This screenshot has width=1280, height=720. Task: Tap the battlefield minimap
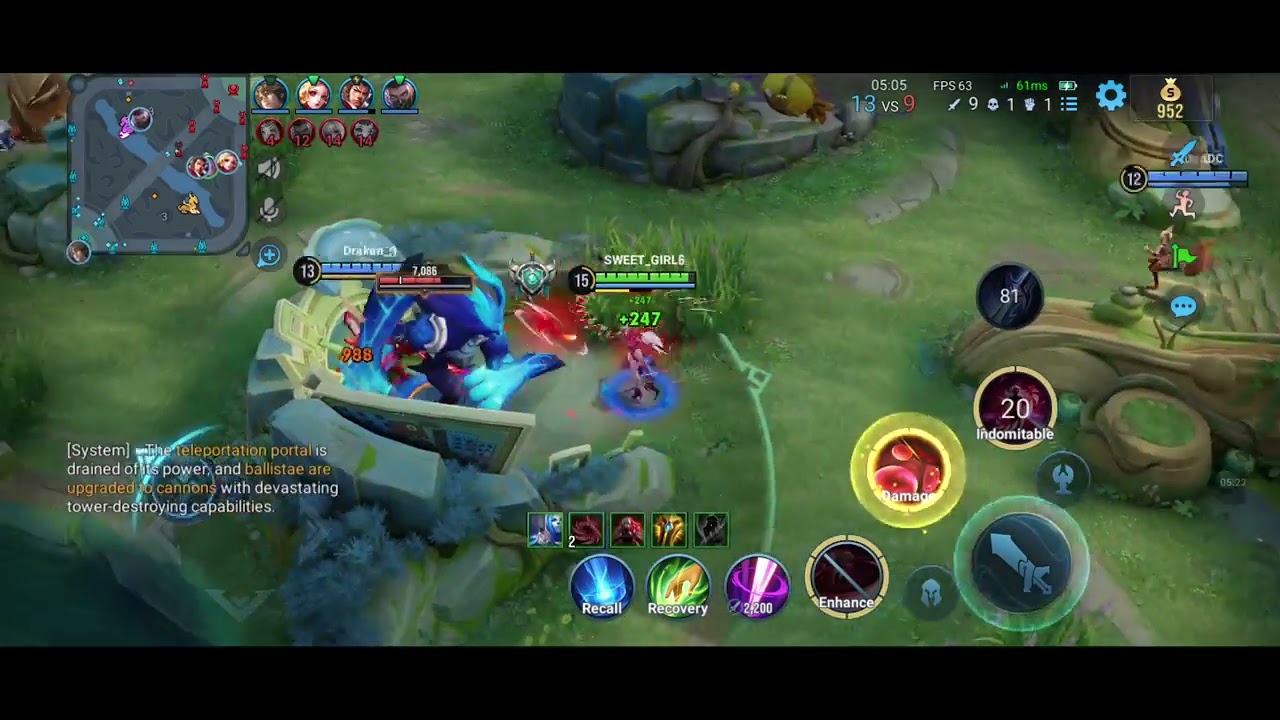[x=158, y=165]
